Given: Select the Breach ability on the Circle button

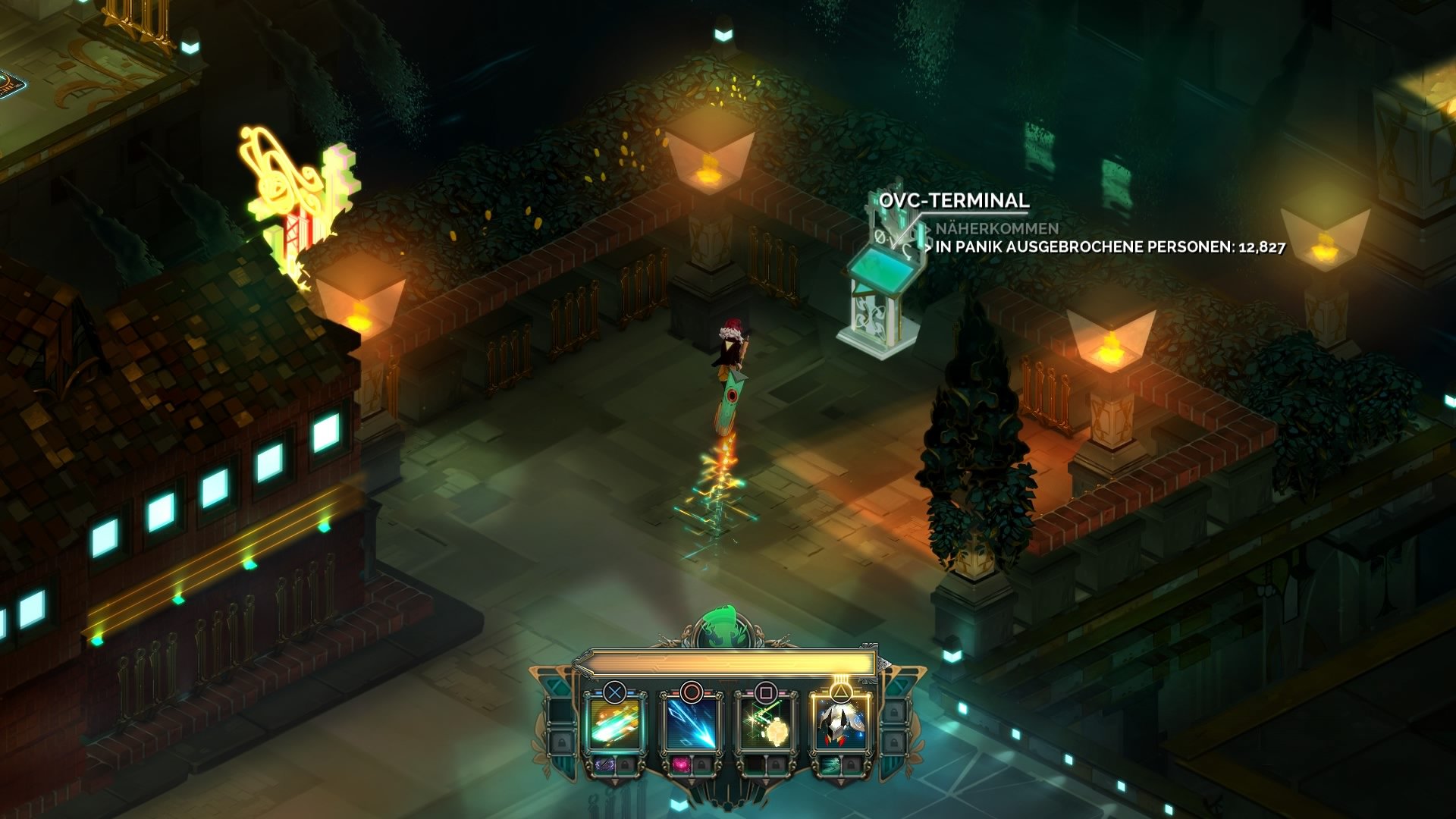Looking at the screenshot, I should [692, 723].
